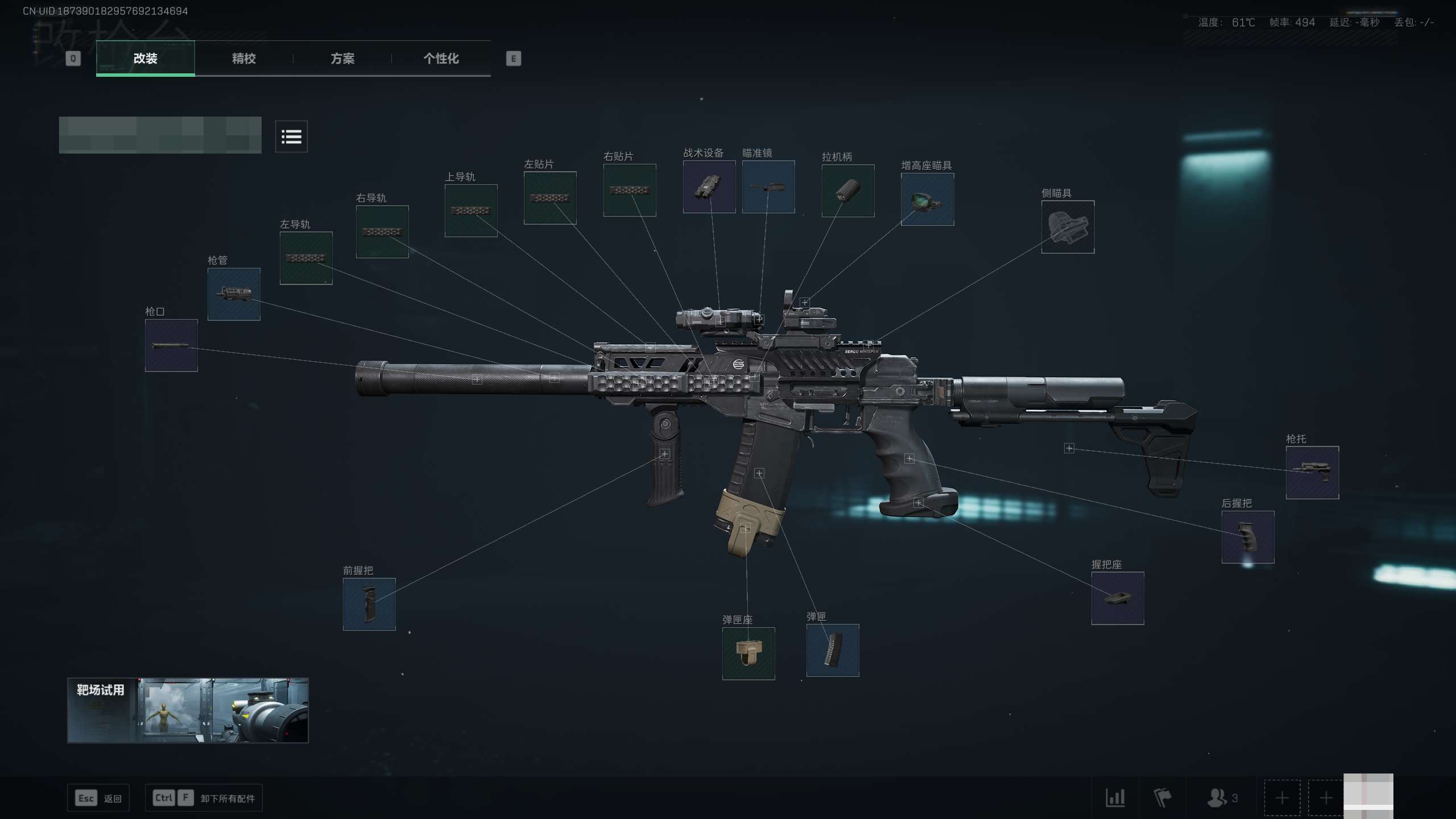
Task: Open the 战术设备 tactical device slot
Action: (x=709, y=187)
